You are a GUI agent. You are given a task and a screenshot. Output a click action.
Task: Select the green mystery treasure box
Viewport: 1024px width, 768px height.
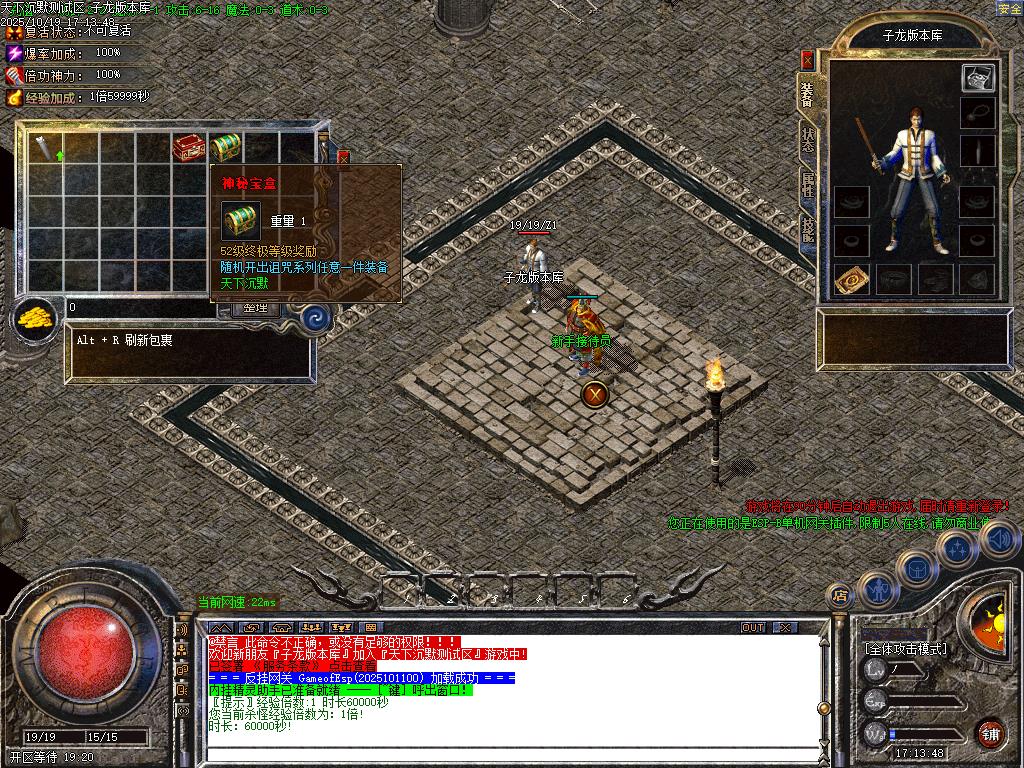(x=226, y=147)
